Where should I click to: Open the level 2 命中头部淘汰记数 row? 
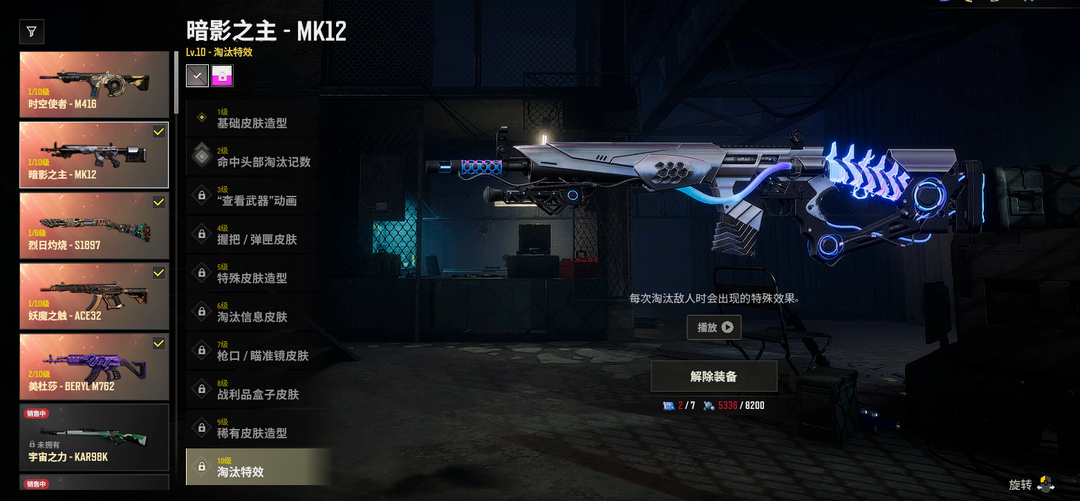[x=258, y=158]
